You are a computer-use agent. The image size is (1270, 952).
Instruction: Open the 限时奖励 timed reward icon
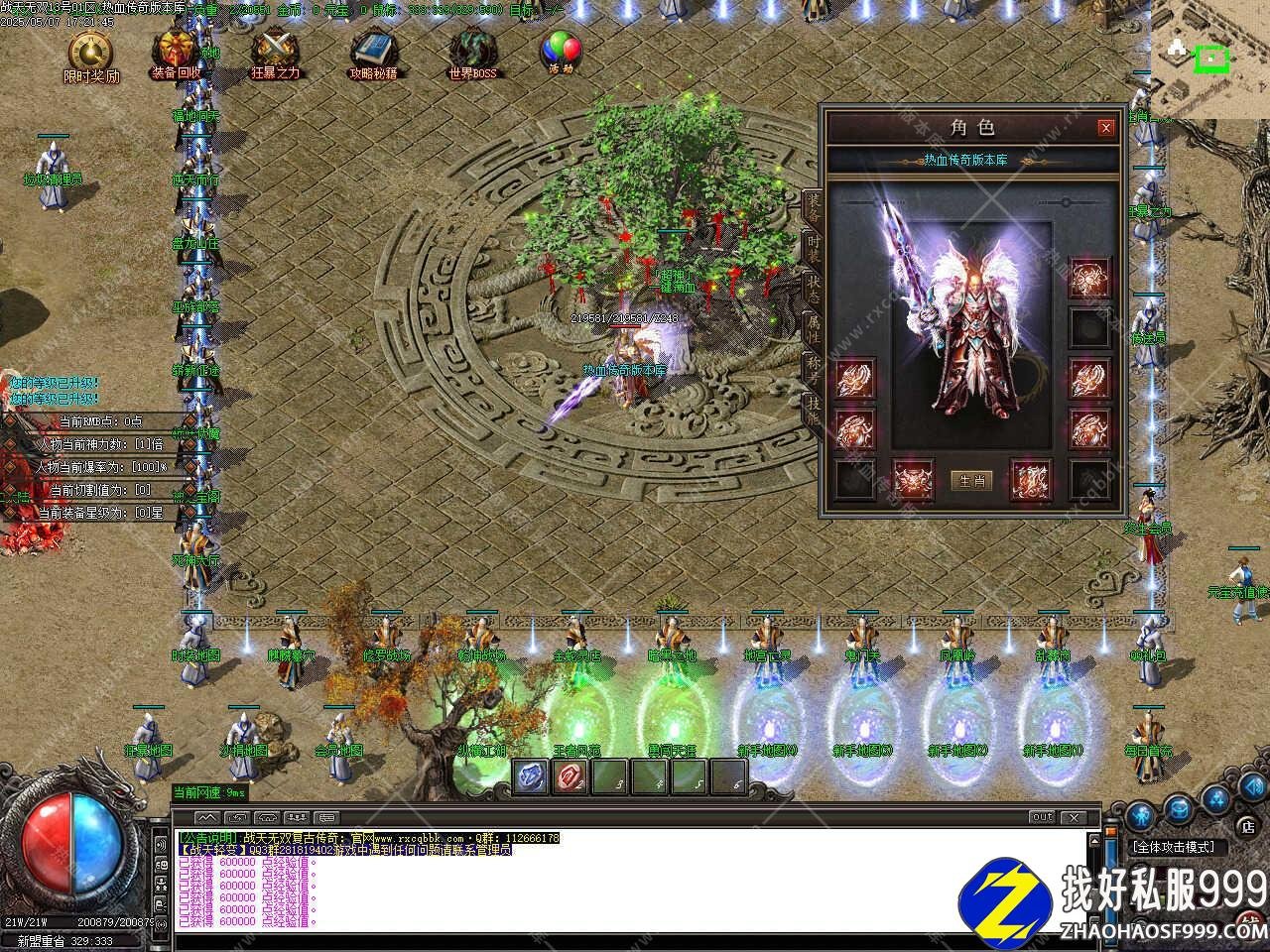click(x=90, y=54)
